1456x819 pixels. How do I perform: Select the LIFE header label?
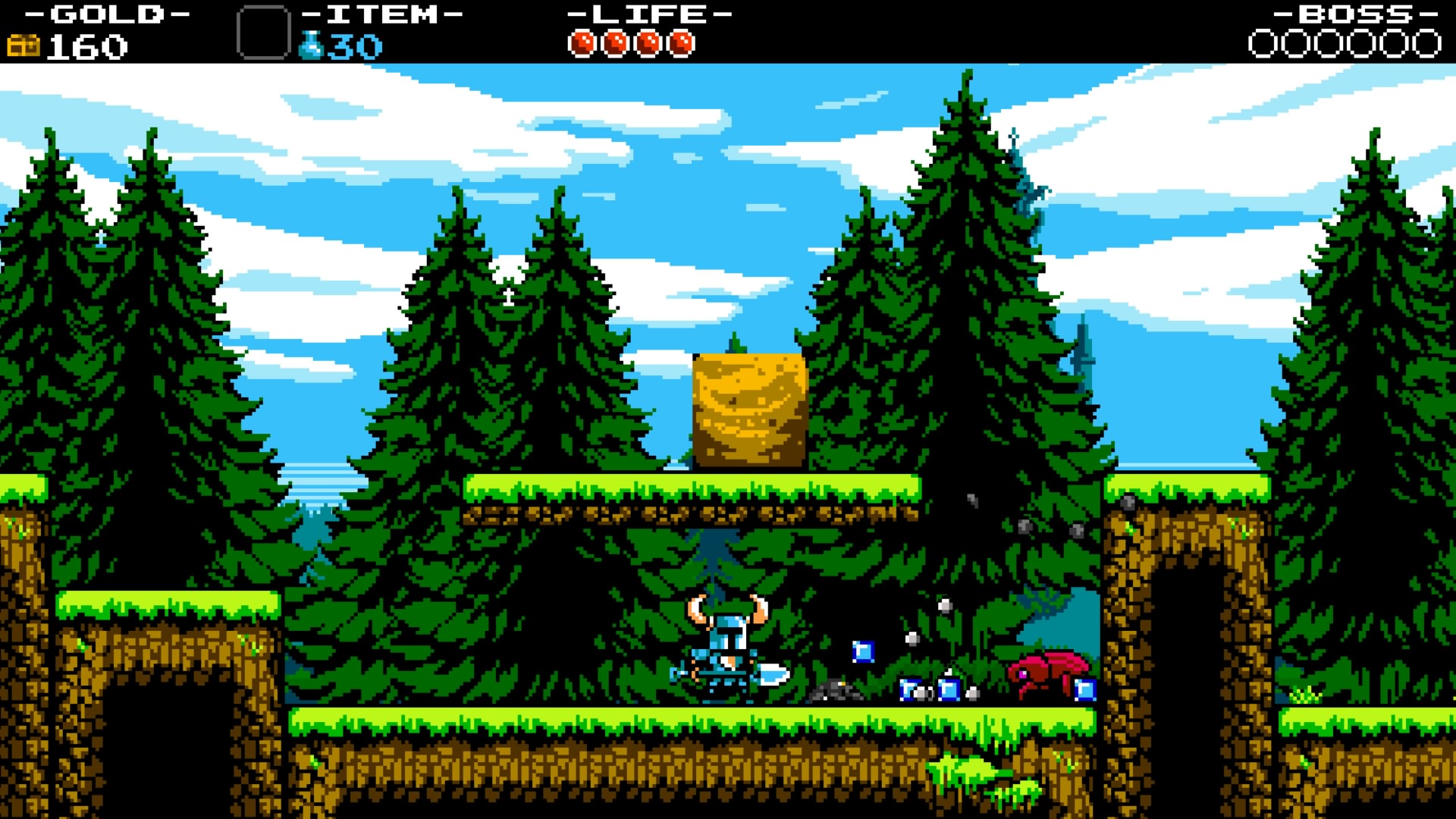click(x=647, y=13)
